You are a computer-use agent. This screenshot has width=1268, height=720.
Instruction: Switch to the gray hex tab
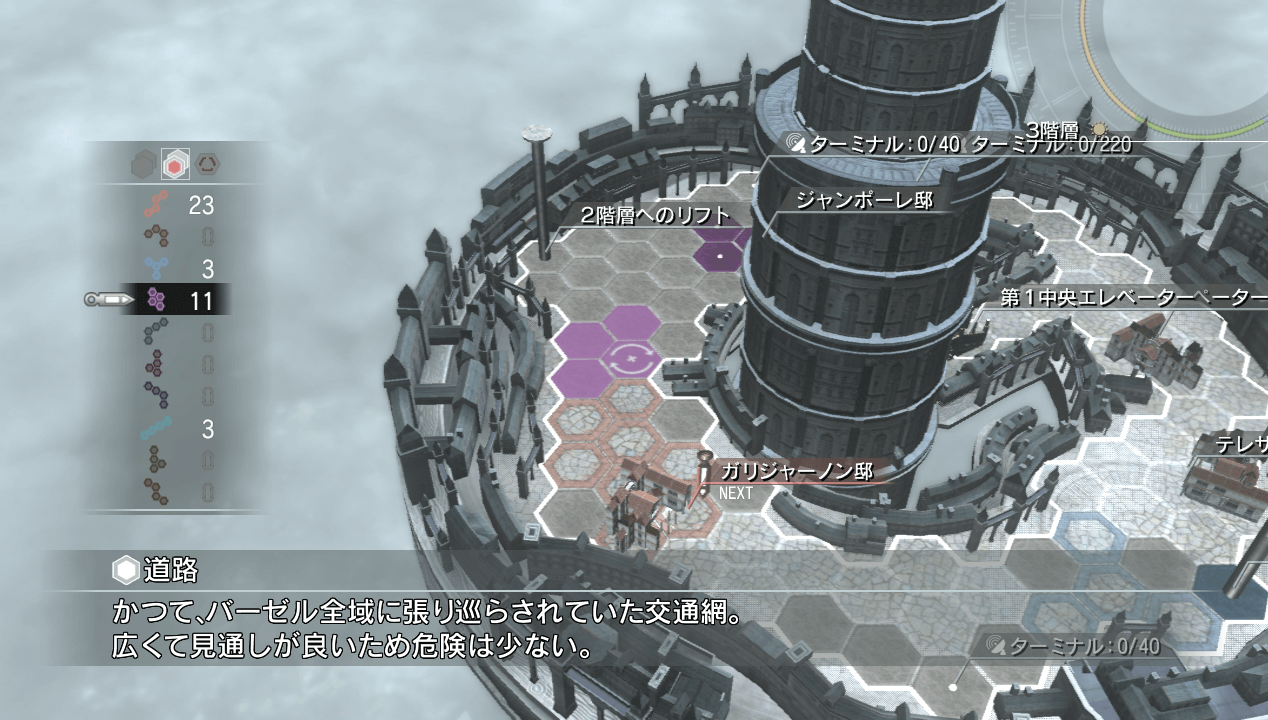(144, 164)
